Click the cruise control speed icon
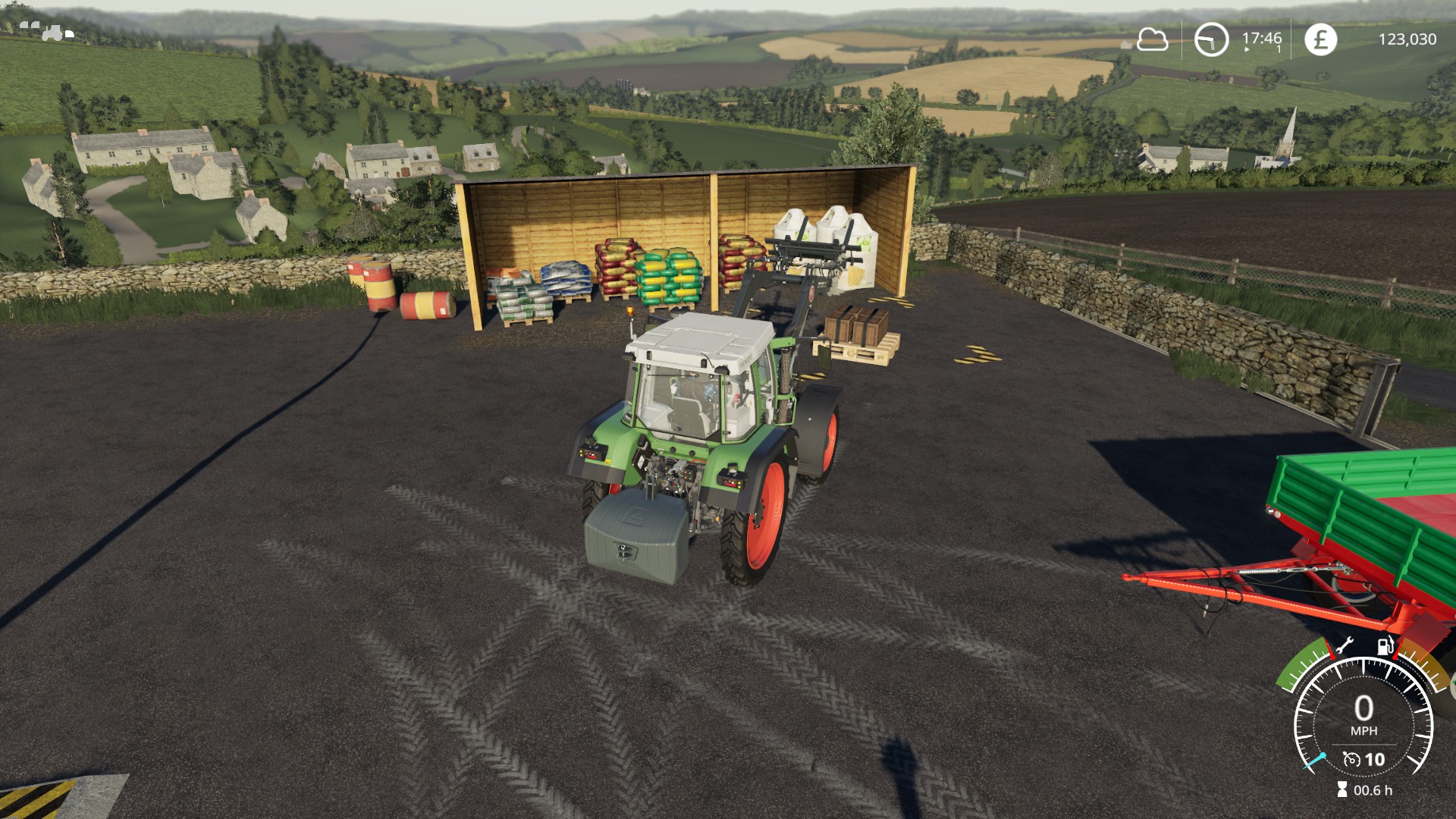This screenshot has width=1456, height=819. tap(1351, 759)
